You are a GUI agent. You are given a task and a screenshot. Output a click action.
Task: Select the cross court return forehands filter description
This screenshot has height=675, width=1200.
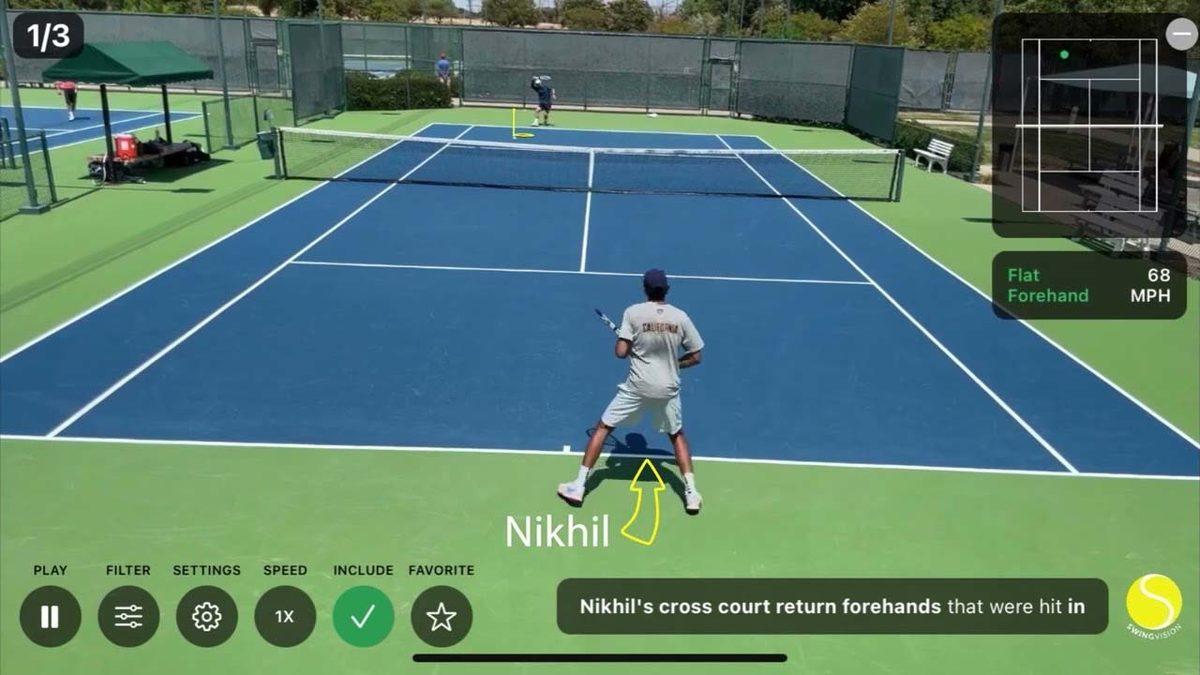tap(832, 606)
